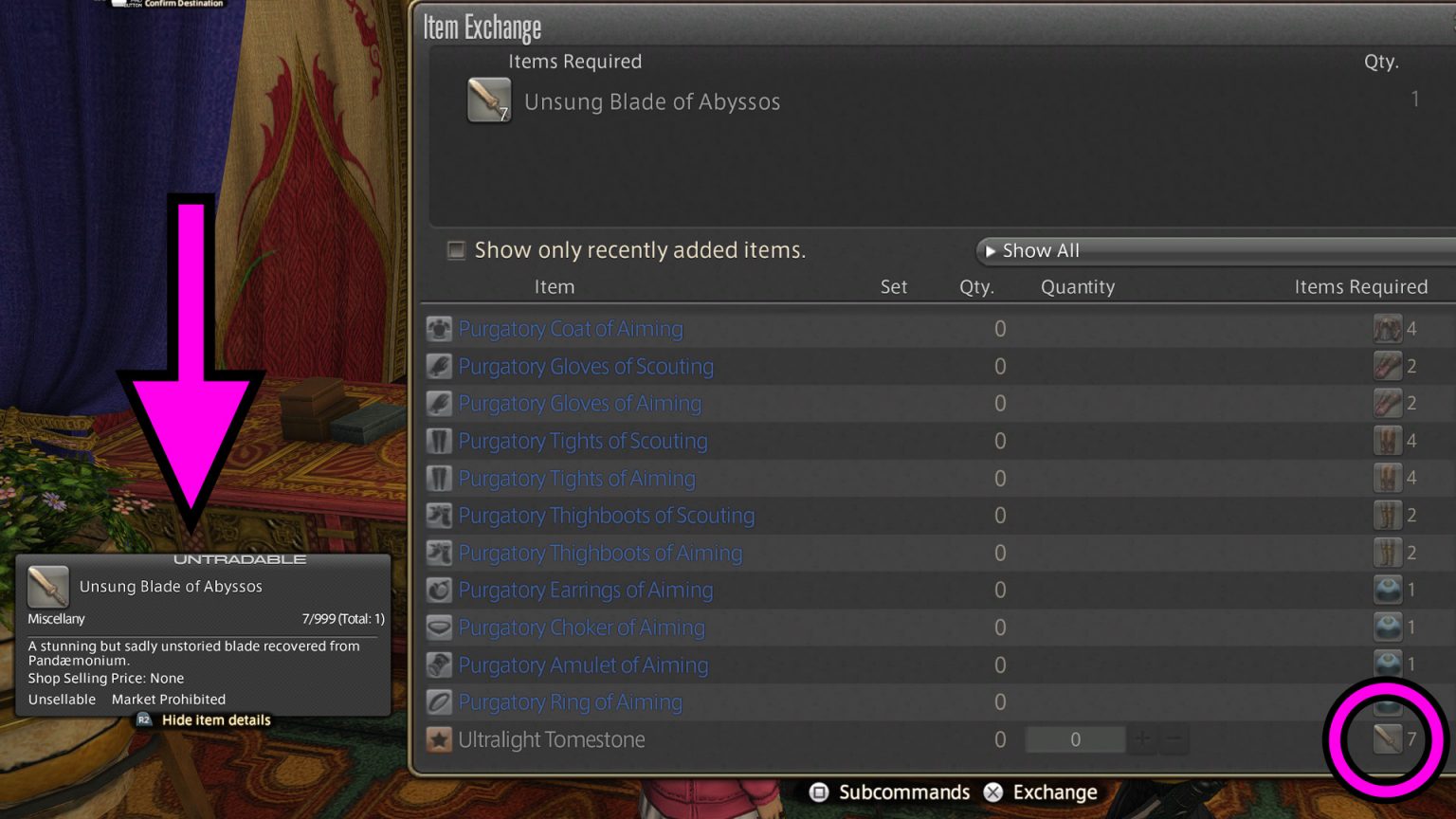The image size is (1456, 819).
Task: Click the Ultralight Tomestone quantity input field
Action: click(x=1075, y=739)
